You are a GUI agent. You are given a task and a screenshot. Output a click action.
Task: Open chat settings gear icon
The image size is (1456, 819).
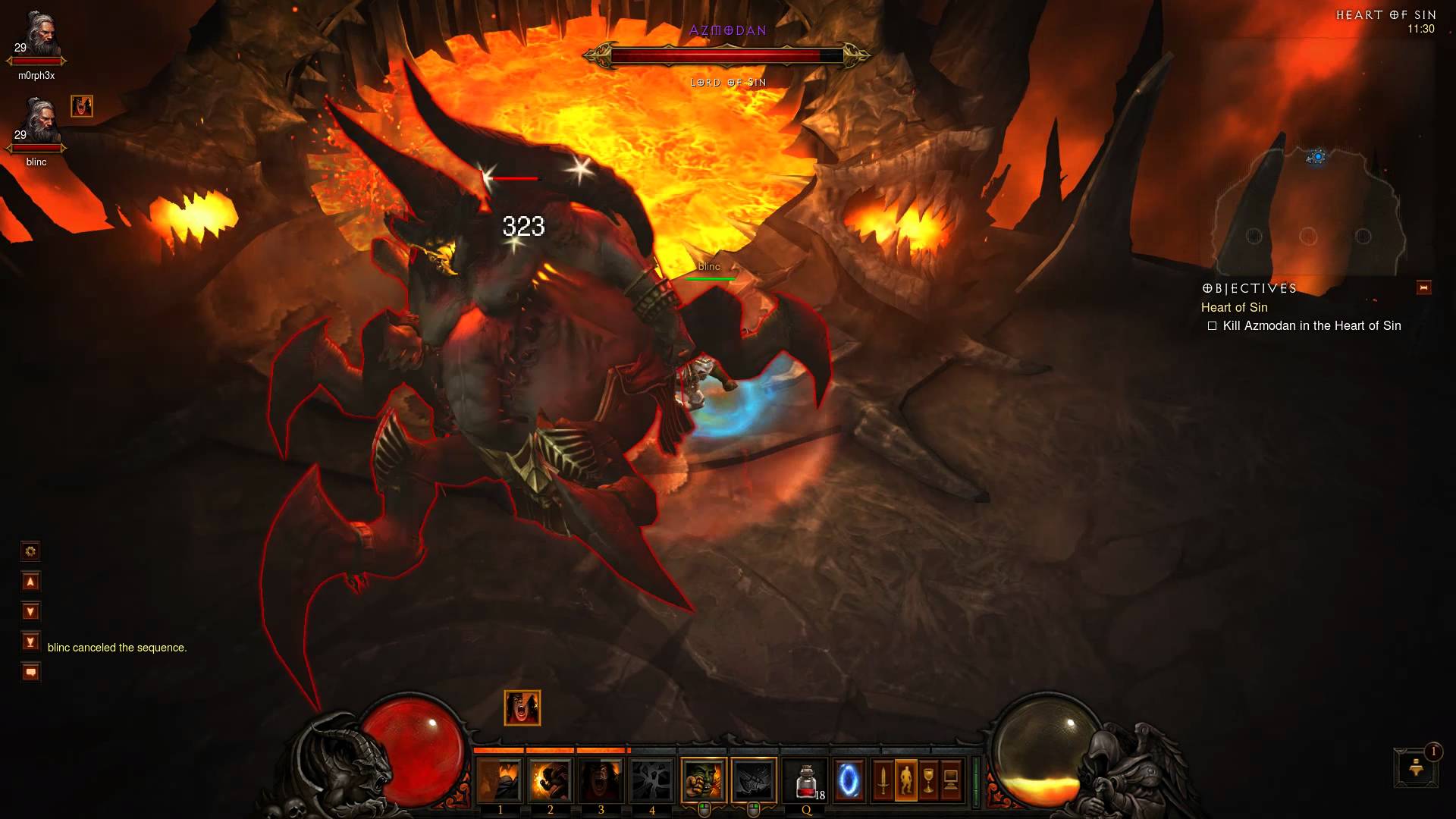point(30,551)
